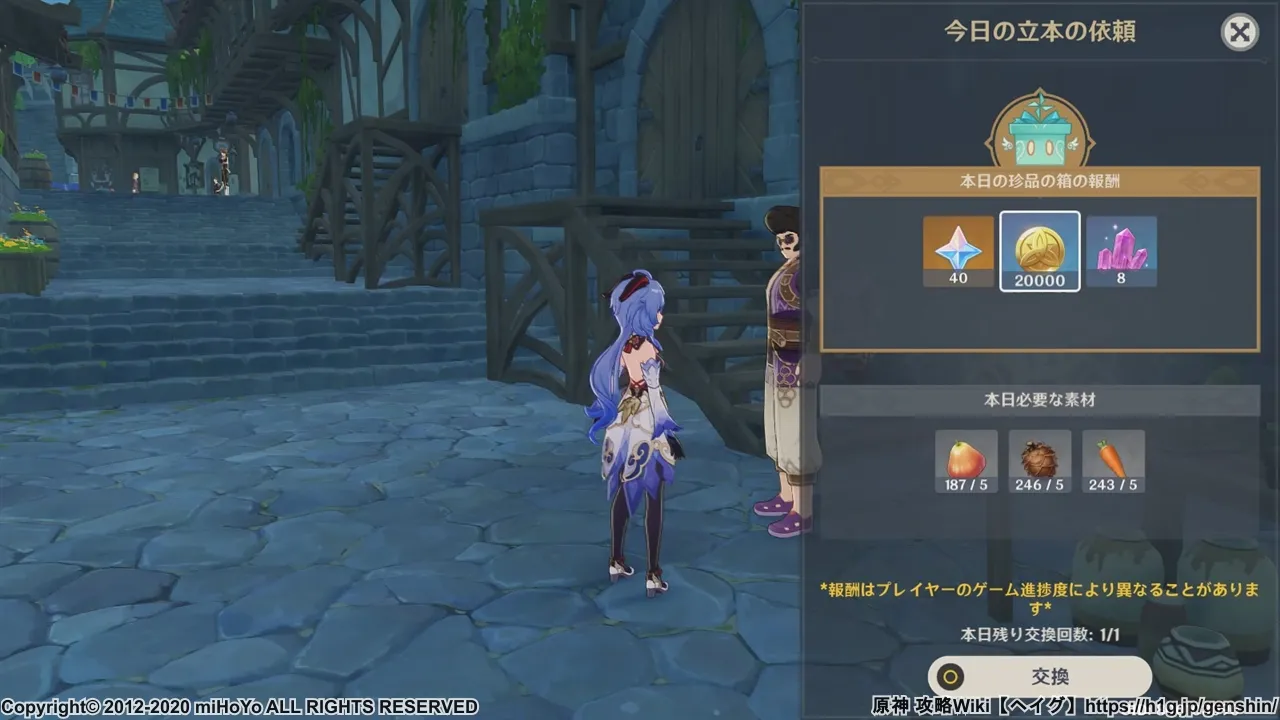Close the 今日の立本の依頼 panel
The image size is (1280, 720).
tap(1240, 32)
